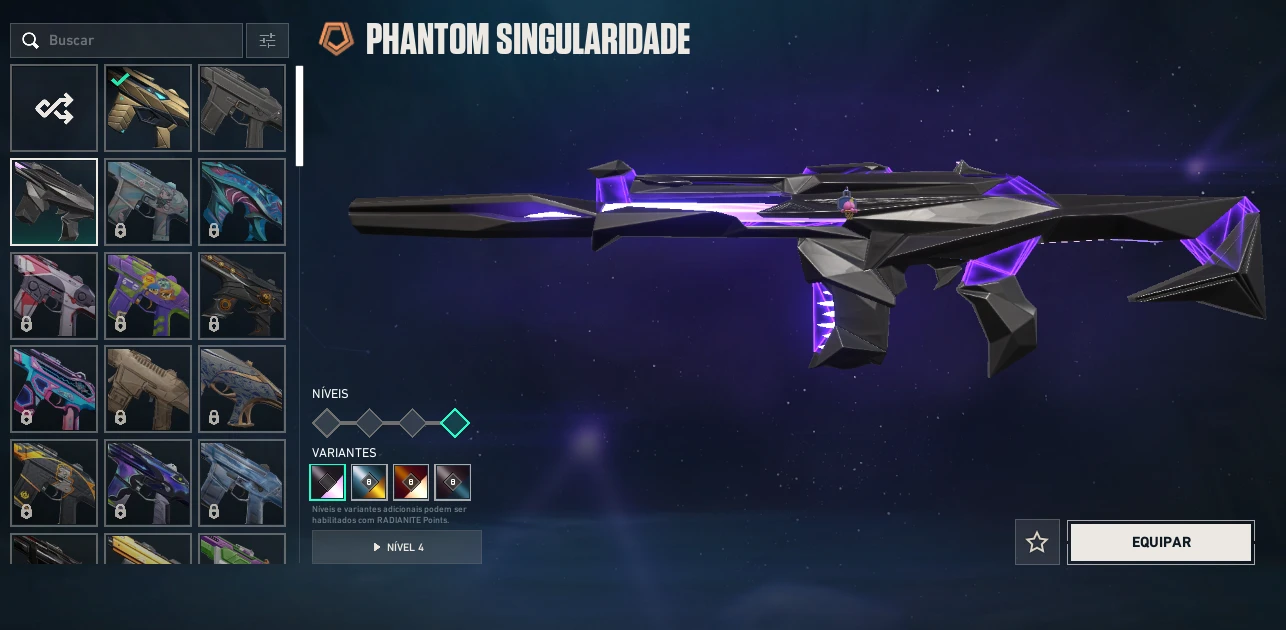Play the Nível 4 preview video
The width and height of the screenshot is (1286, 630).
(x=397, y=547)
